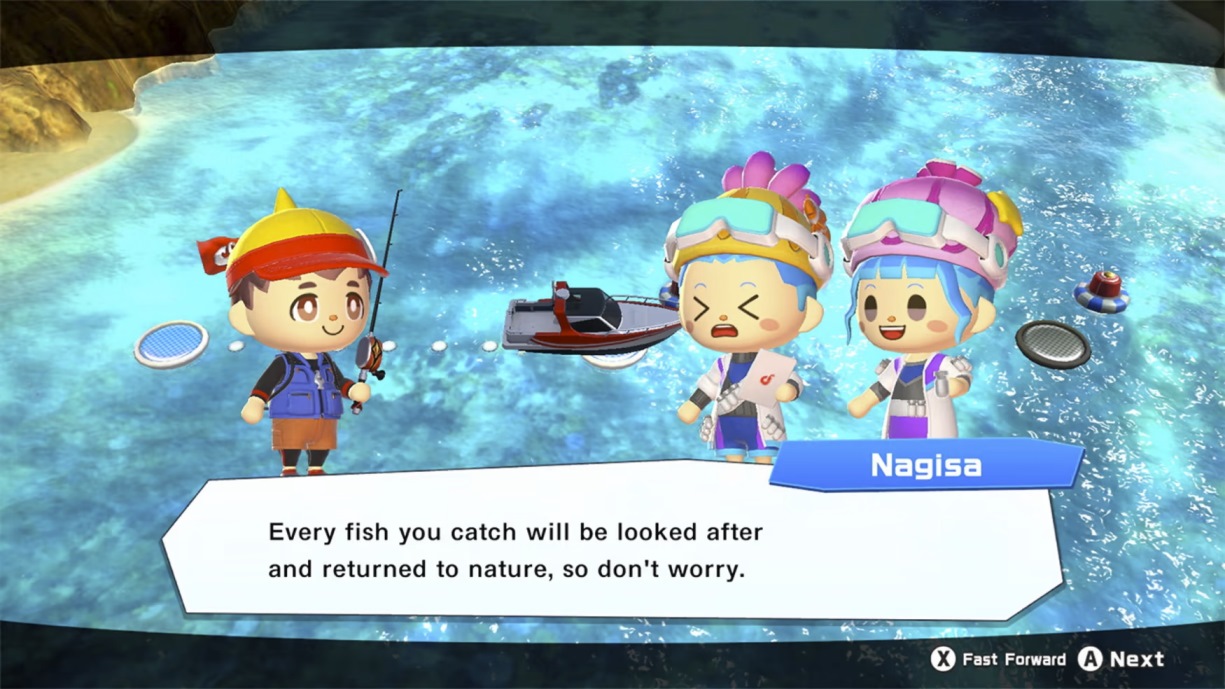This screenshot has height=689, width=1225.
Task: Select the blue circular stage node
Action: tap(171, 343)
